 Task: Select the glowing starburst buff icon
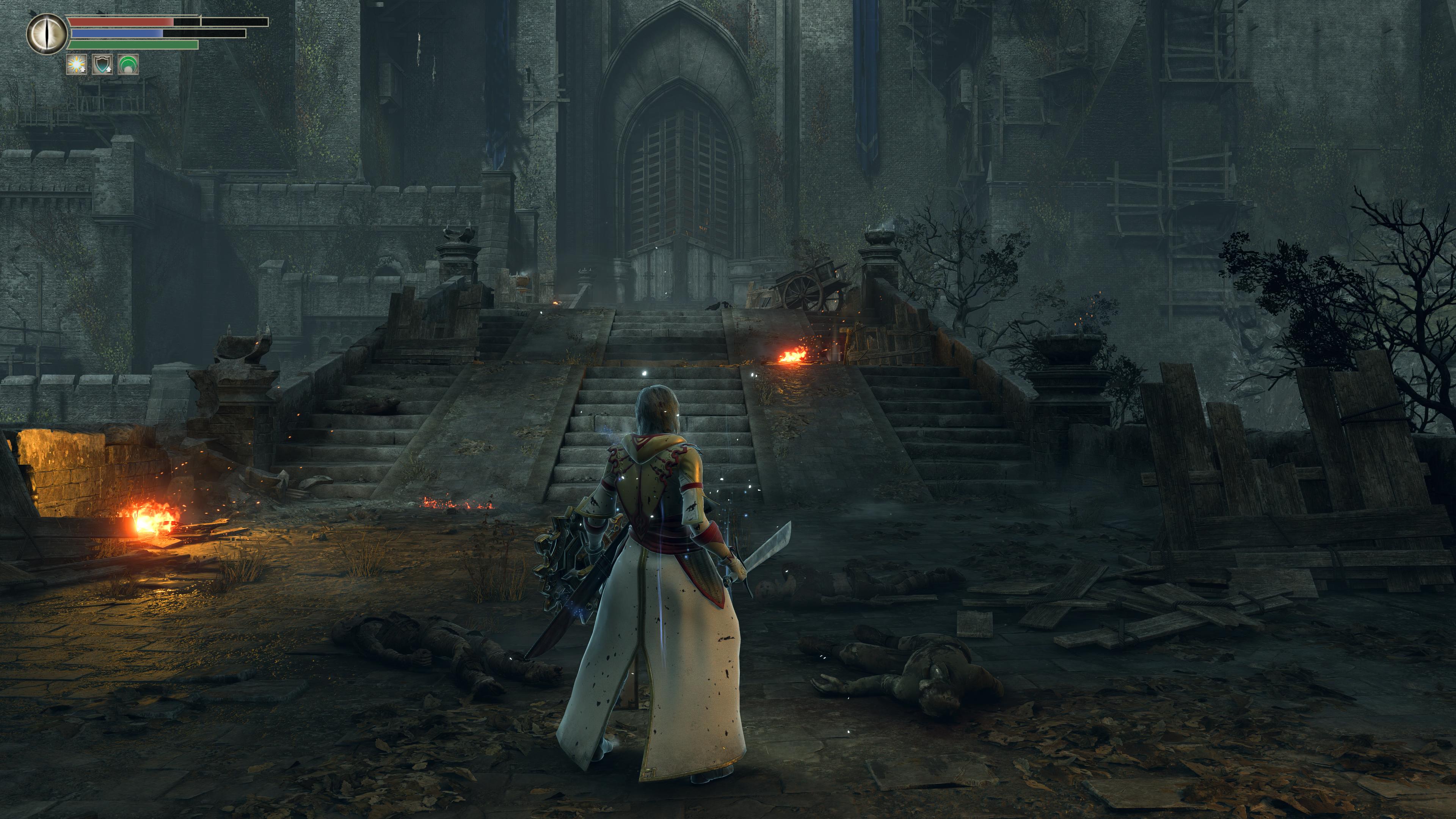[x=76, y=65]
